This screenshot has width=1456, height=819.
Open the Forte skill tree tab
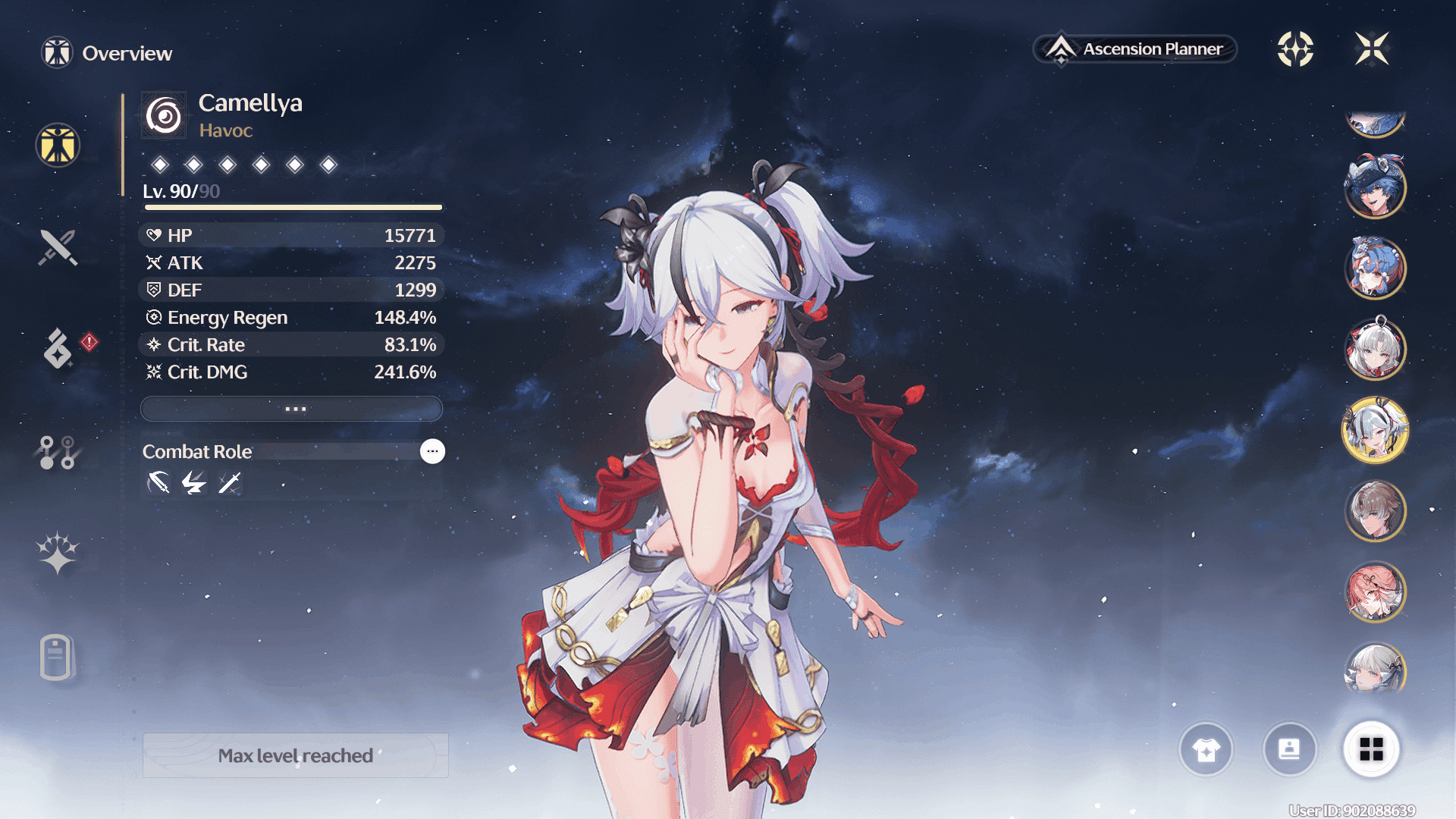click(58, 452)
